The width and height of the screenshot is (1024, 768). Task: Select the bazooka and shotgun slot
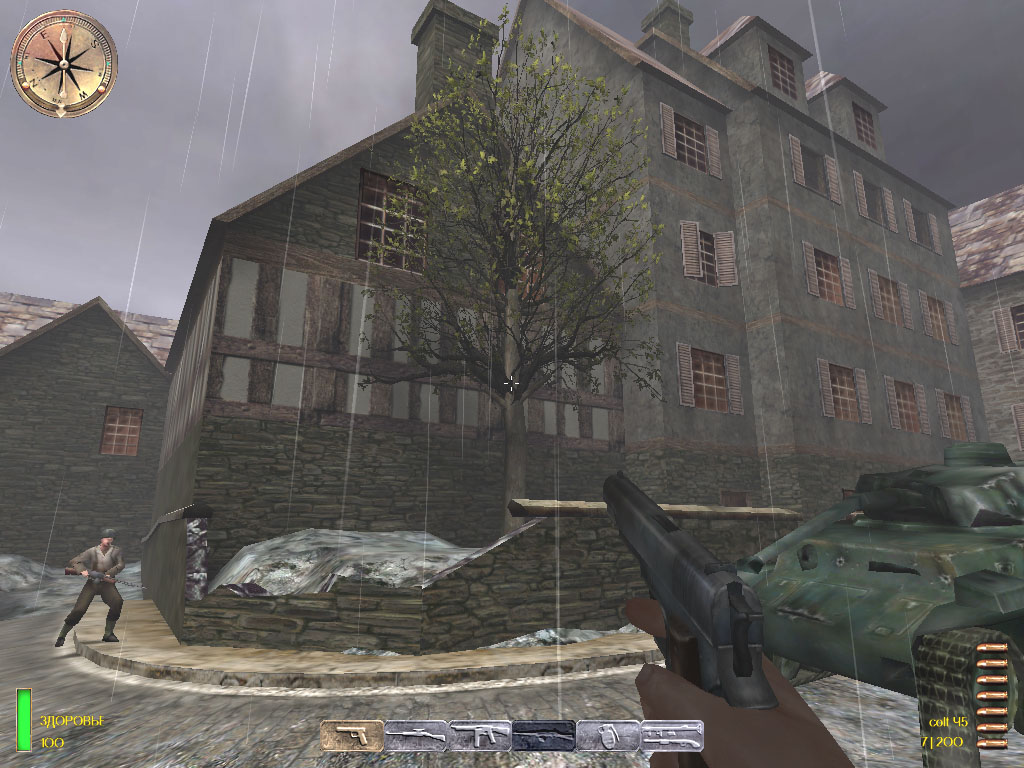(x=671, y=736)
